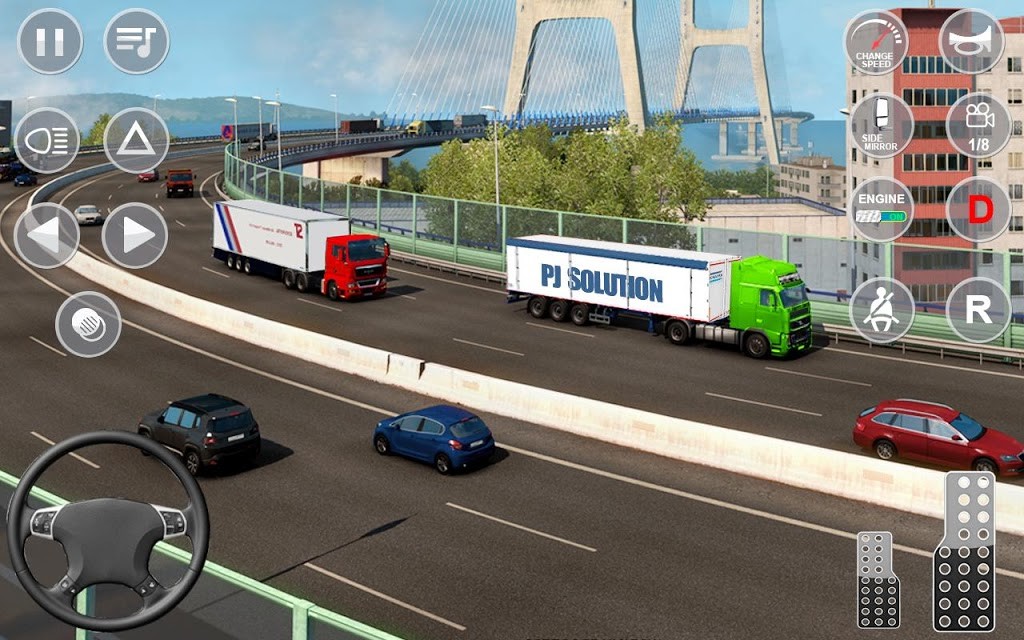Select Reverse gear R

[978, 310]
